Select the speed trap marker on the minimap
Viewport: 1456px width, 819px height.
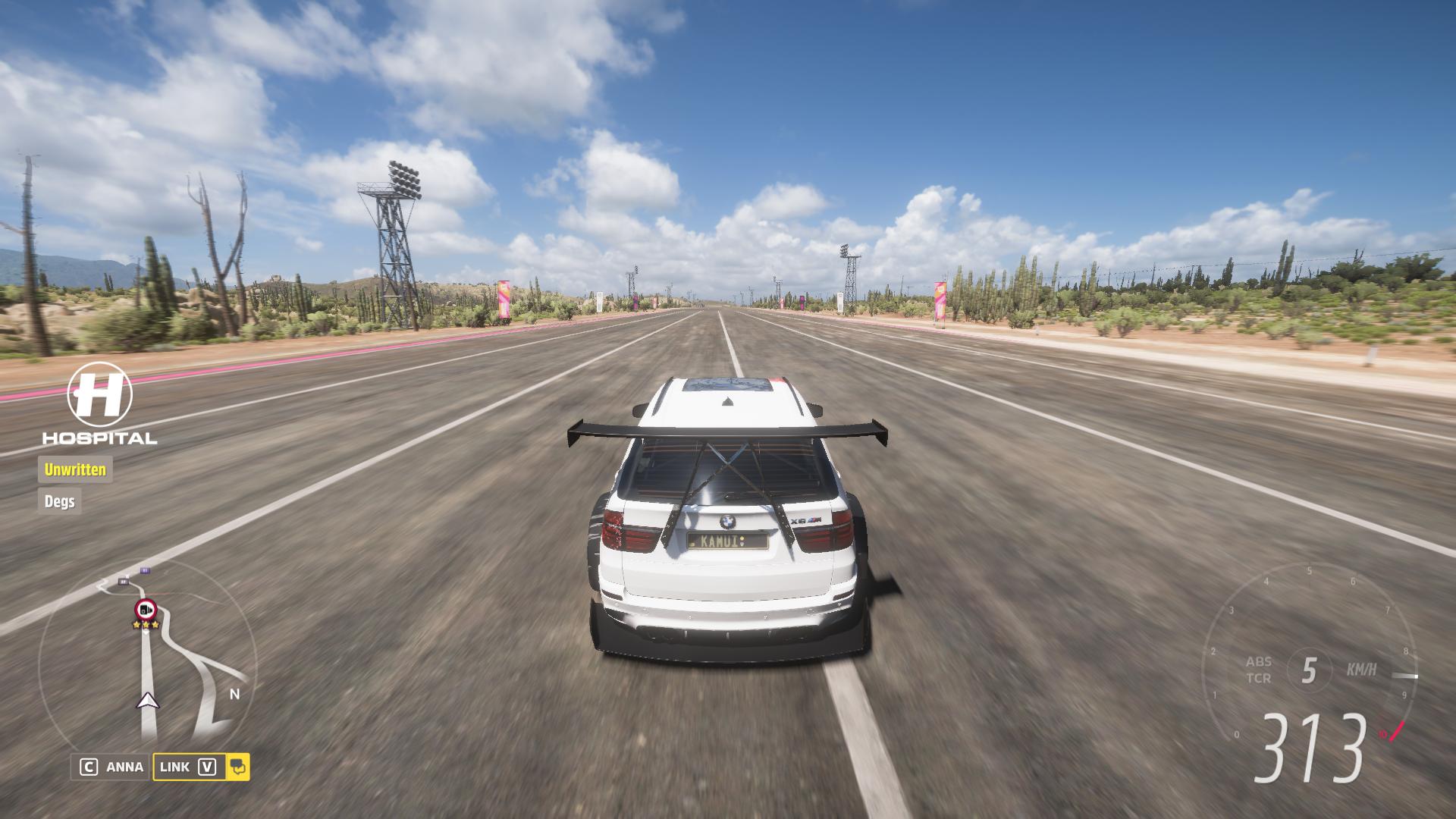[x=145, y=608]
